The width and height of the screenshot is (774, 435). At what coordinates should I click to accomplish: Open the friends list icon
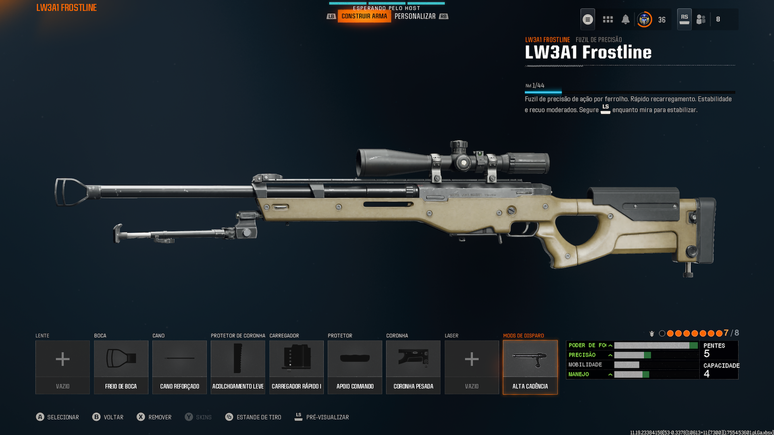[701, 19]
